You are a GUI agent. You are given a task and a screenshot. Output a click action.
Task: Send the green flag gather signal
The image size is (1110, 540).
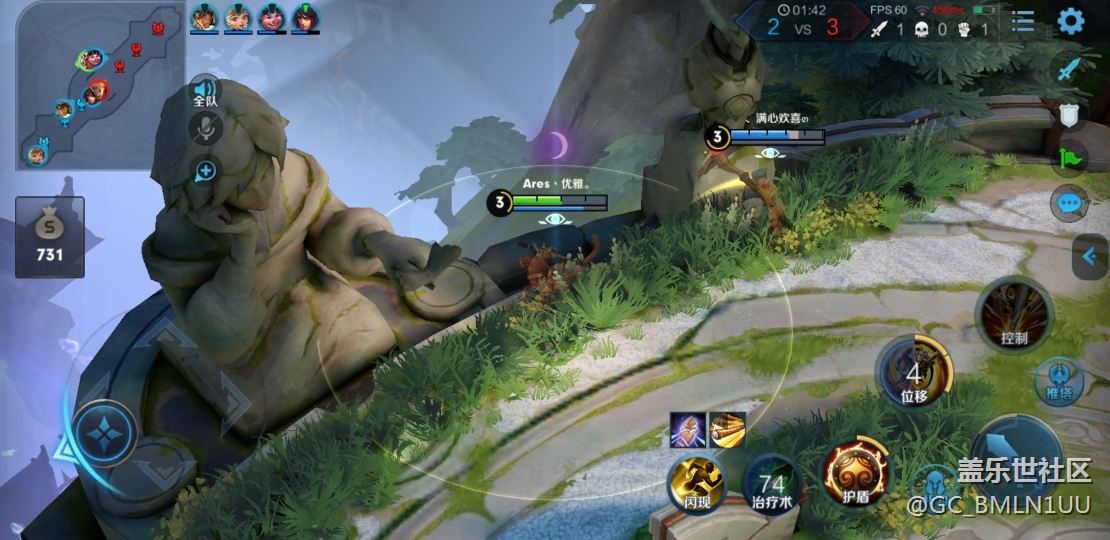click(1070, 158)
